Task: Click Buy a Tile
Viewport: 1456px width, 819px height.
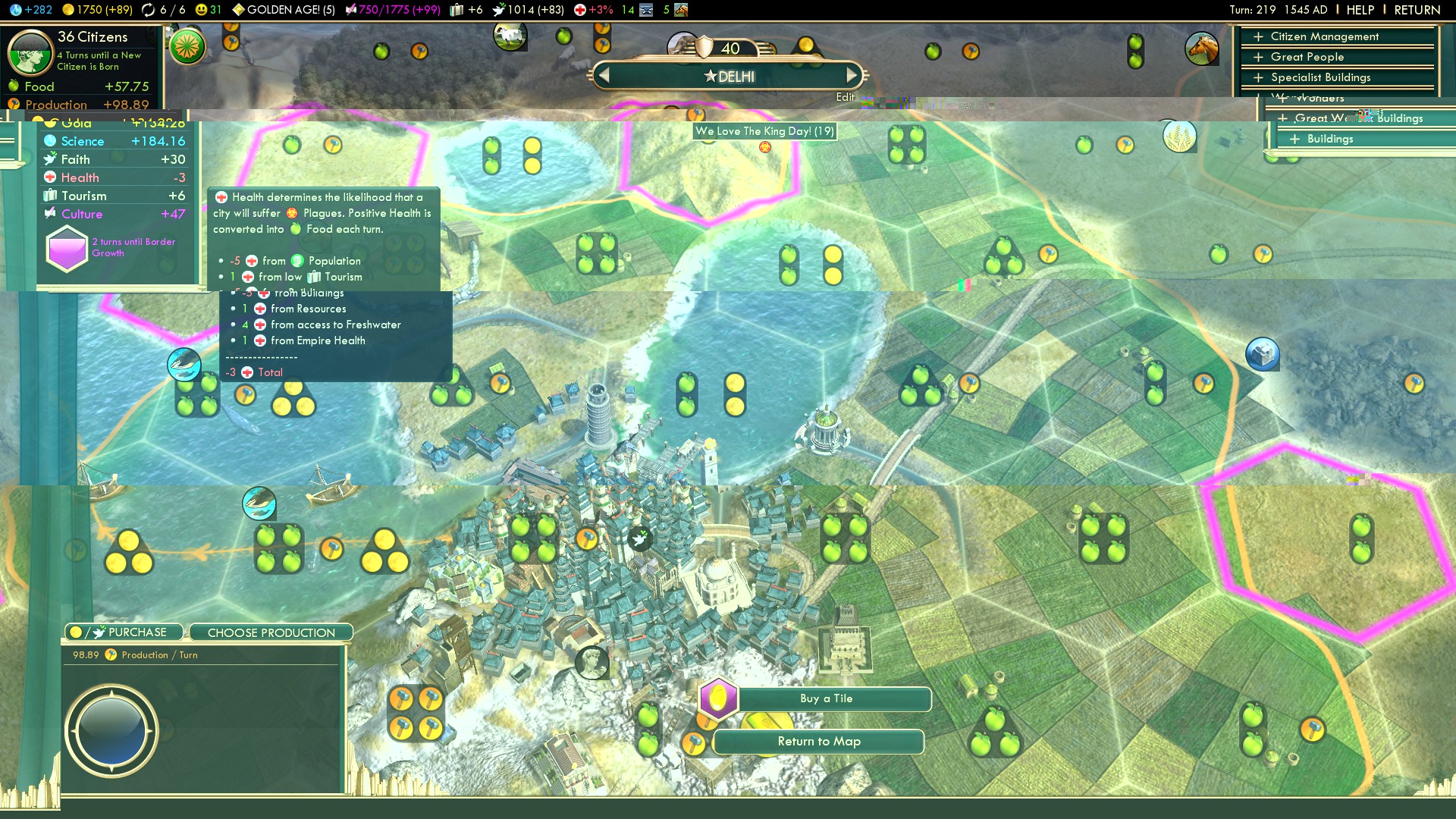Action: point(826,698)
